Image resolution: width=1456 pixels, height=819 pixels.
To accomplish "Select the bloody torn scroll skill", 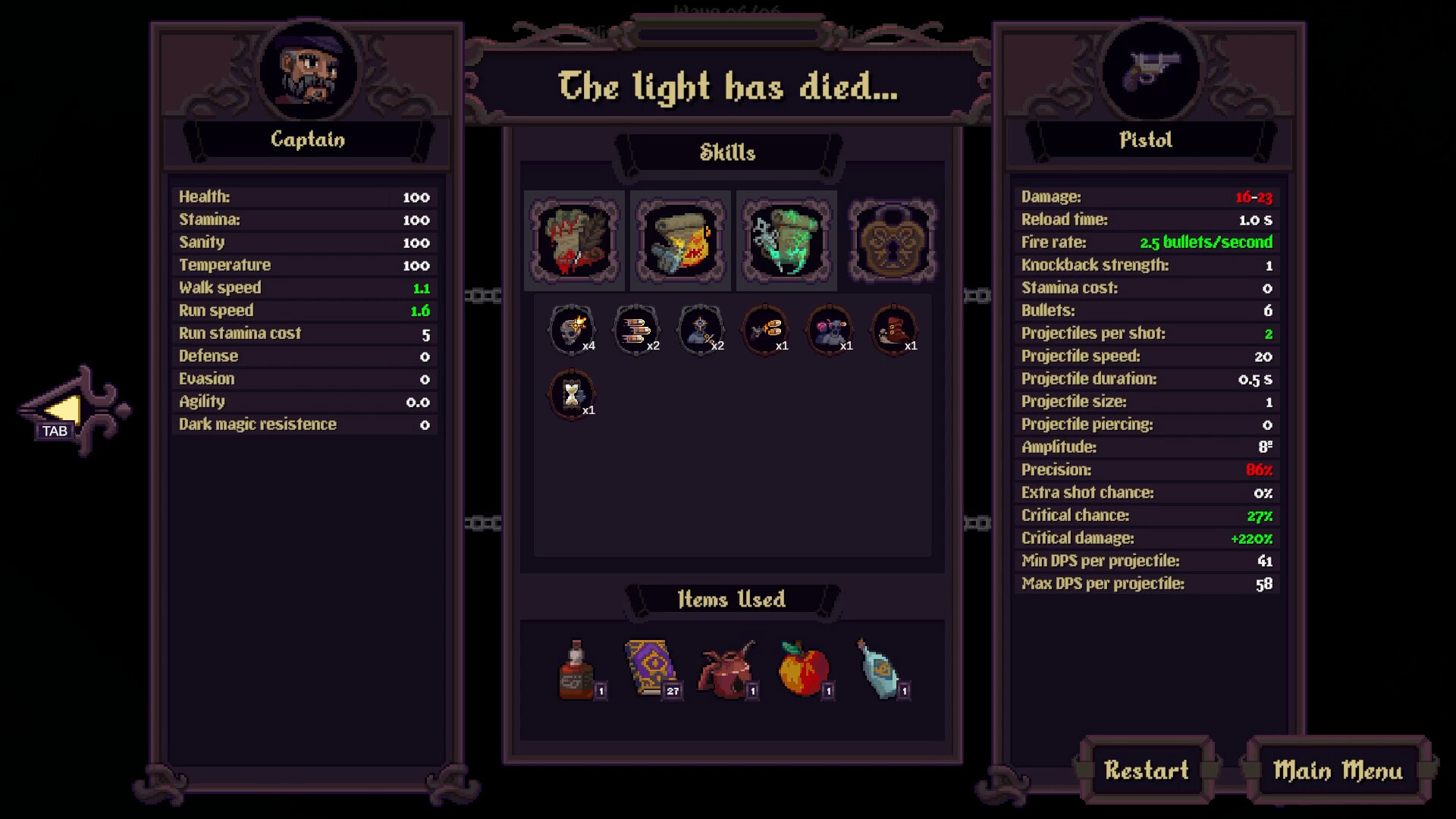I will (574, 240).
